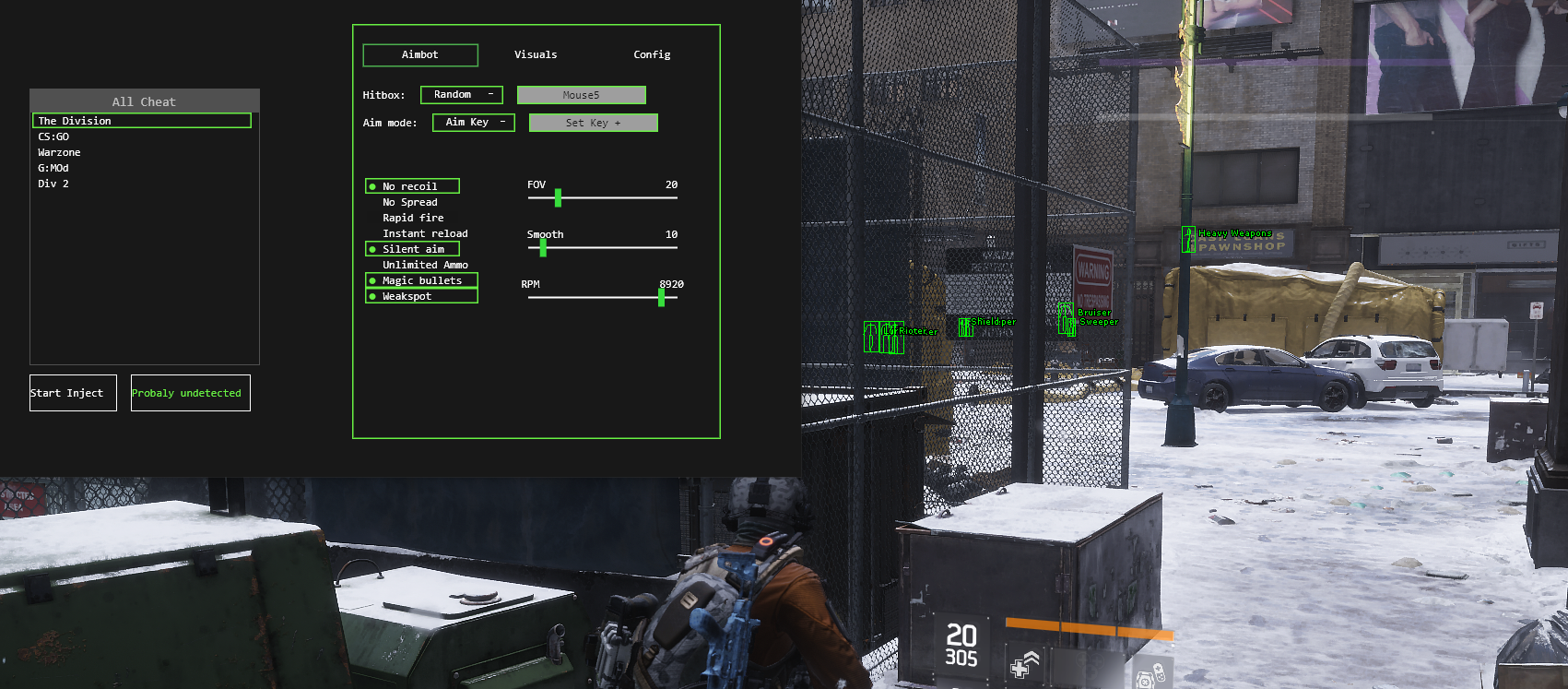
Task: Enable the No Spread option
Action: 409,202
